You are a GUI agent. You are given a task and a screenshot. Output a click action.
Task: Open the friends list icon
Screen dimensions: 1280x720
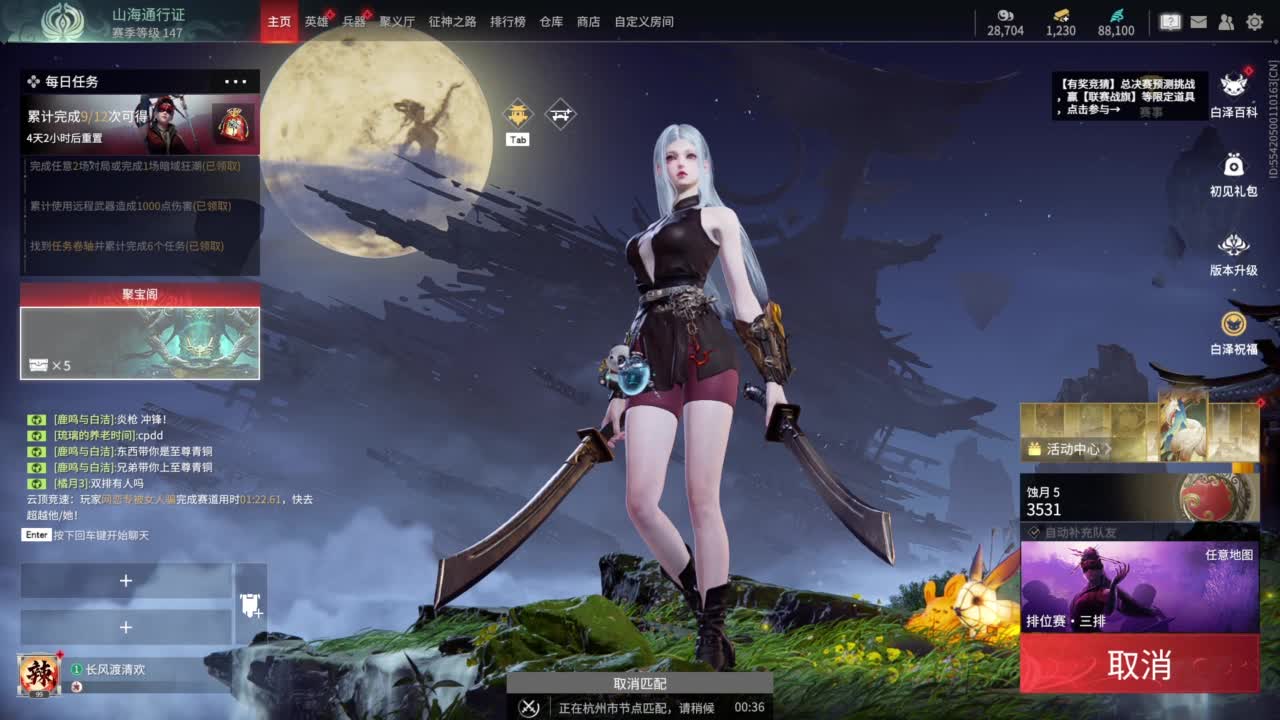click(x=1226, y=22)
